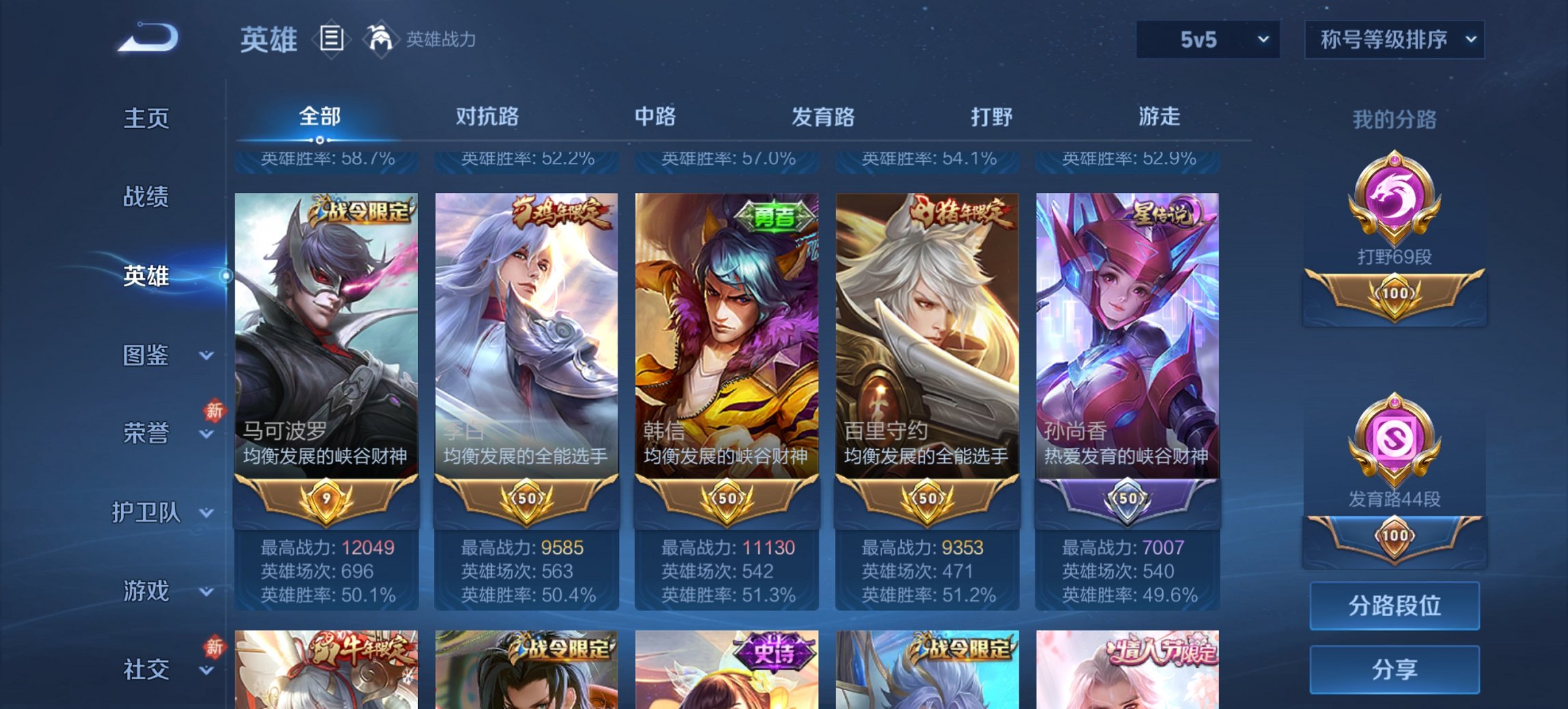
Task: Toggle to the 中路 lane filter
Action: coord(654,118)
